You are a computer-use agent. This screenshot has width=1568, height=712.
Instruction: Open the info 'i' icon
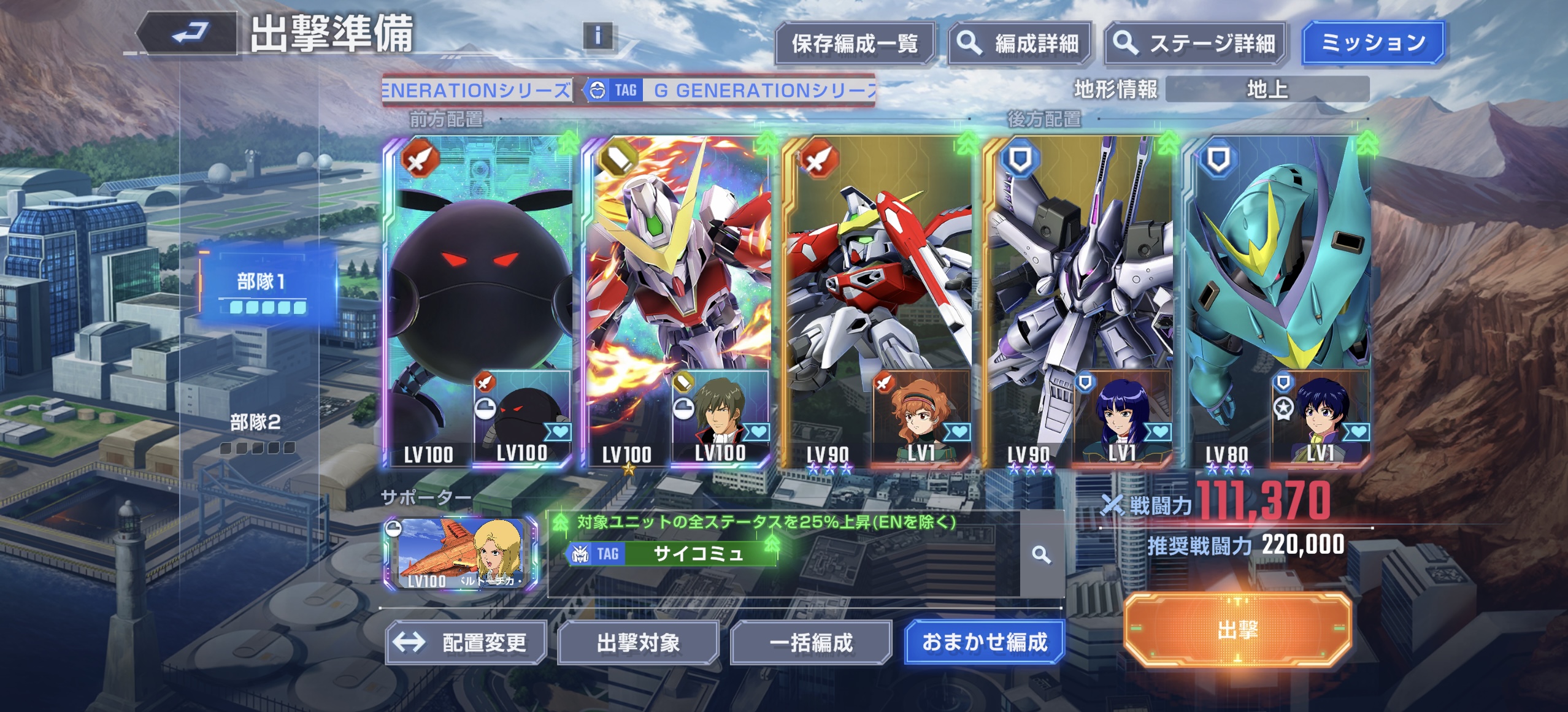[598, 36]
